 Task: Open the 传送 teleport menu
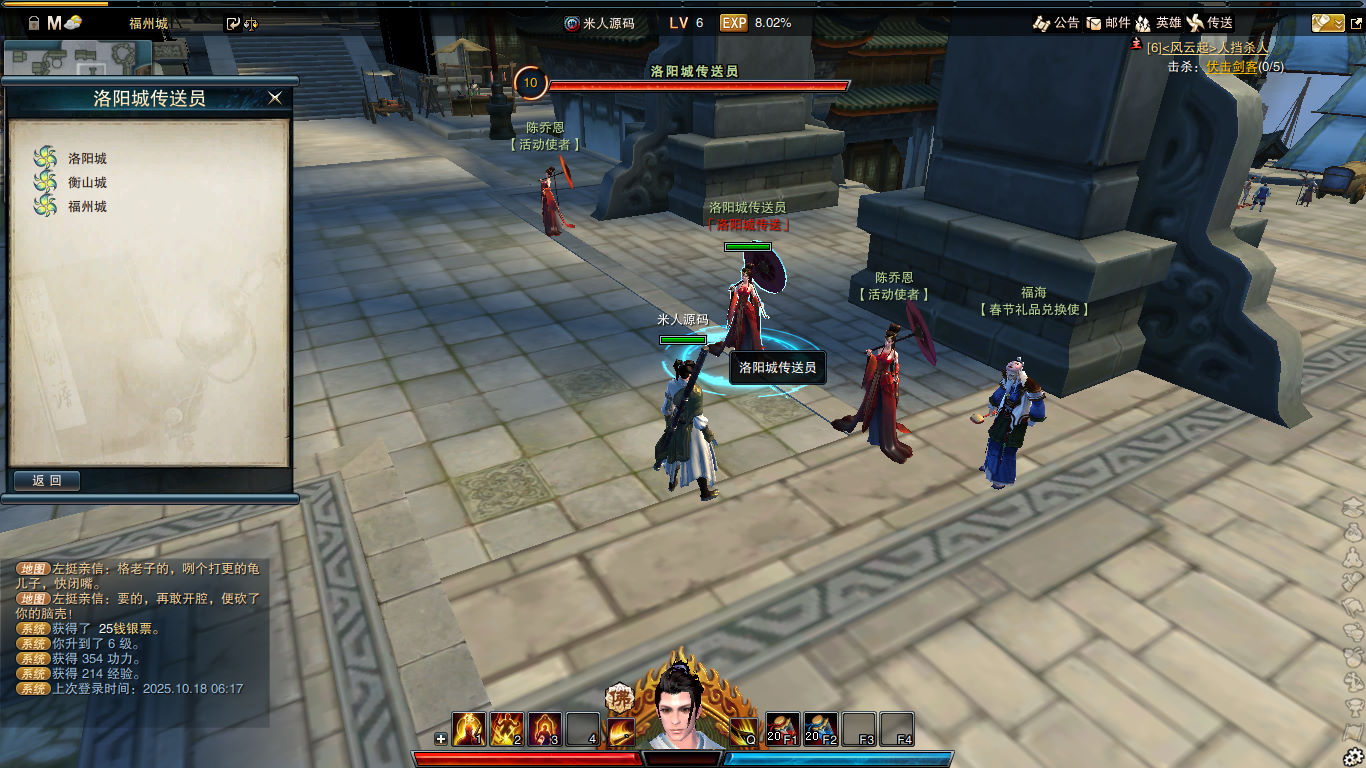(1209, 22)
